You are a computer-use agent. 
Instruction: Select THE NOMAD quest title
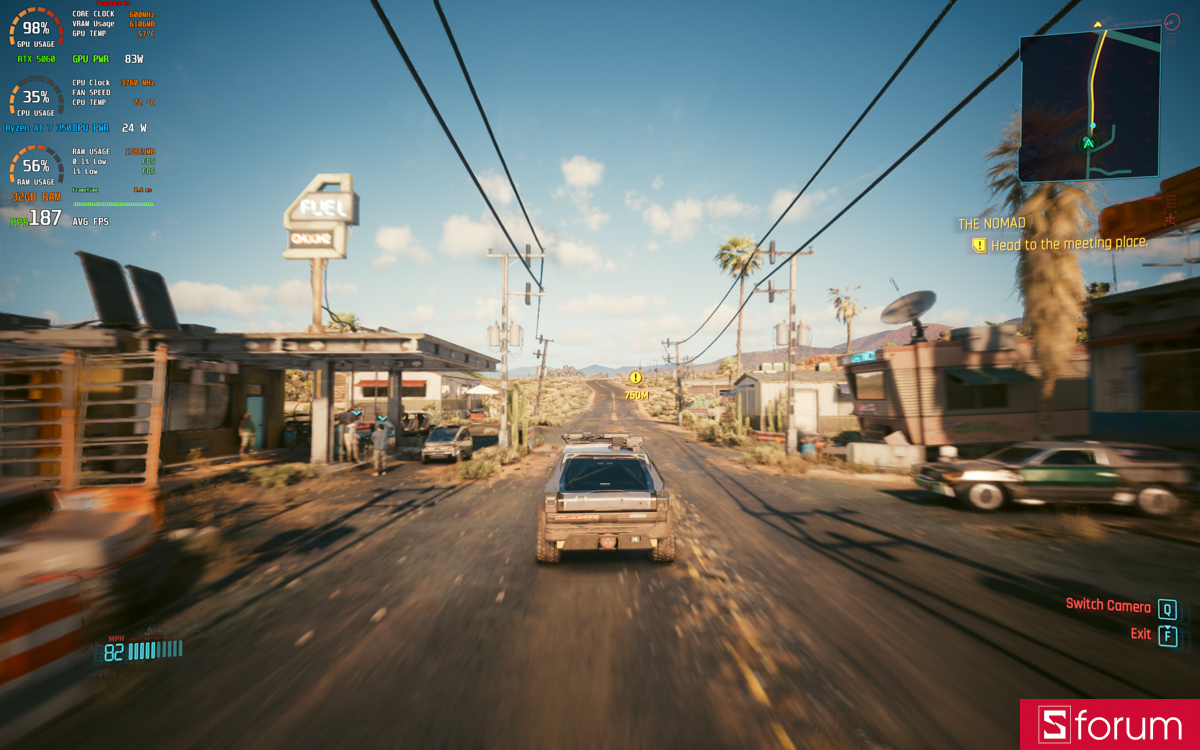coord(992,224)
